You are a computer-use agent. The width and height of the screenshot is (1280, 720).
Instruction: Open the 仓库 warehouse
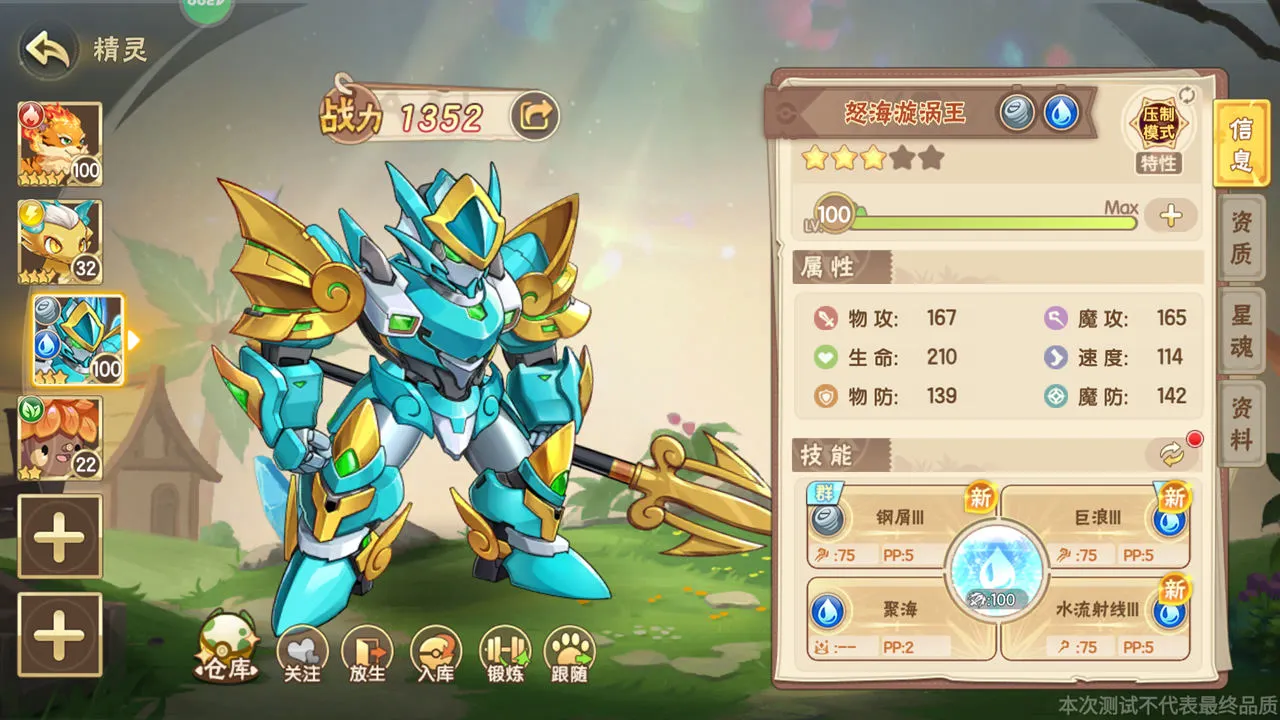click(x=227, y=649)
